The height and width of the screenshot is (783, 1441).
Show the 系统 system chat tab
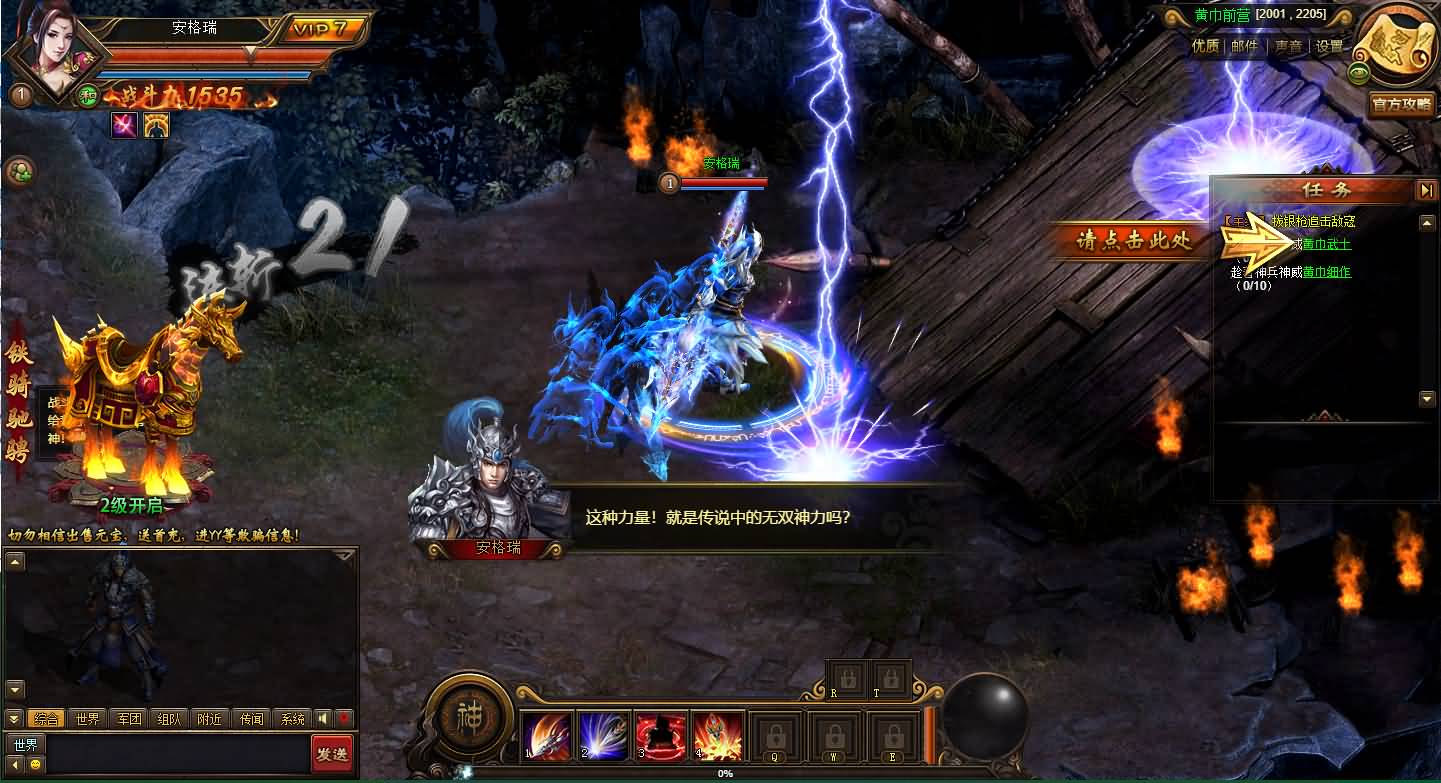tap(293, 719)
